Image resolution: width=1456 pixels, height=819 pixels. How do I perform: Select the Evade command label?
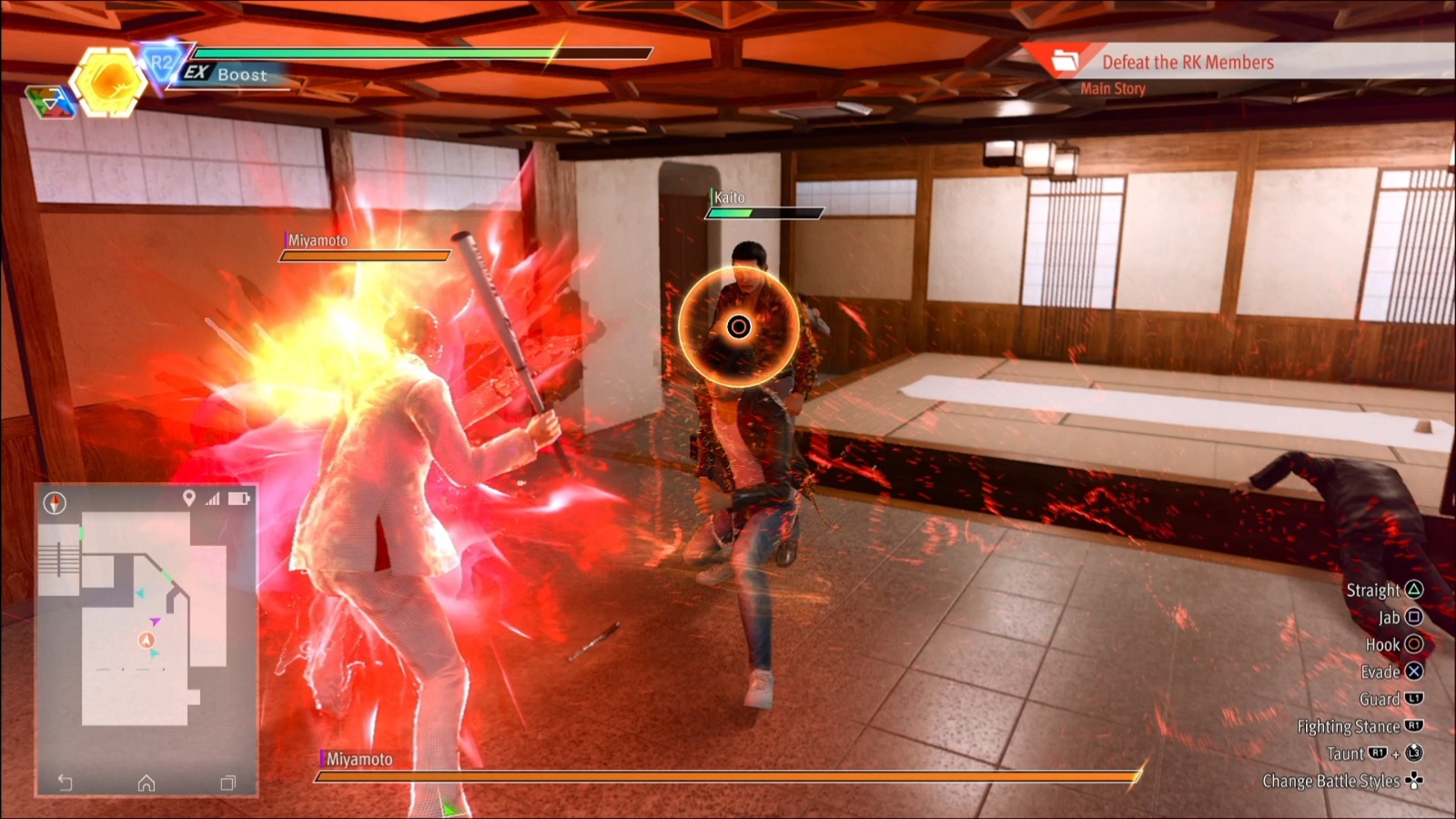tap(1382, 672)
